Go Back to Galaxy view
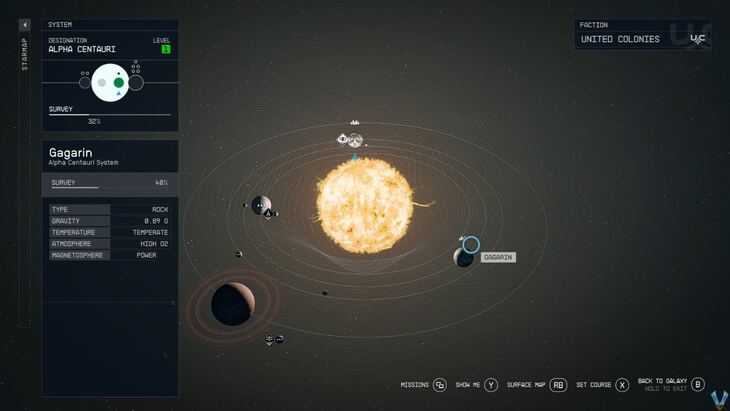Screen dimensions: 730x411 [x=665, y=382]
